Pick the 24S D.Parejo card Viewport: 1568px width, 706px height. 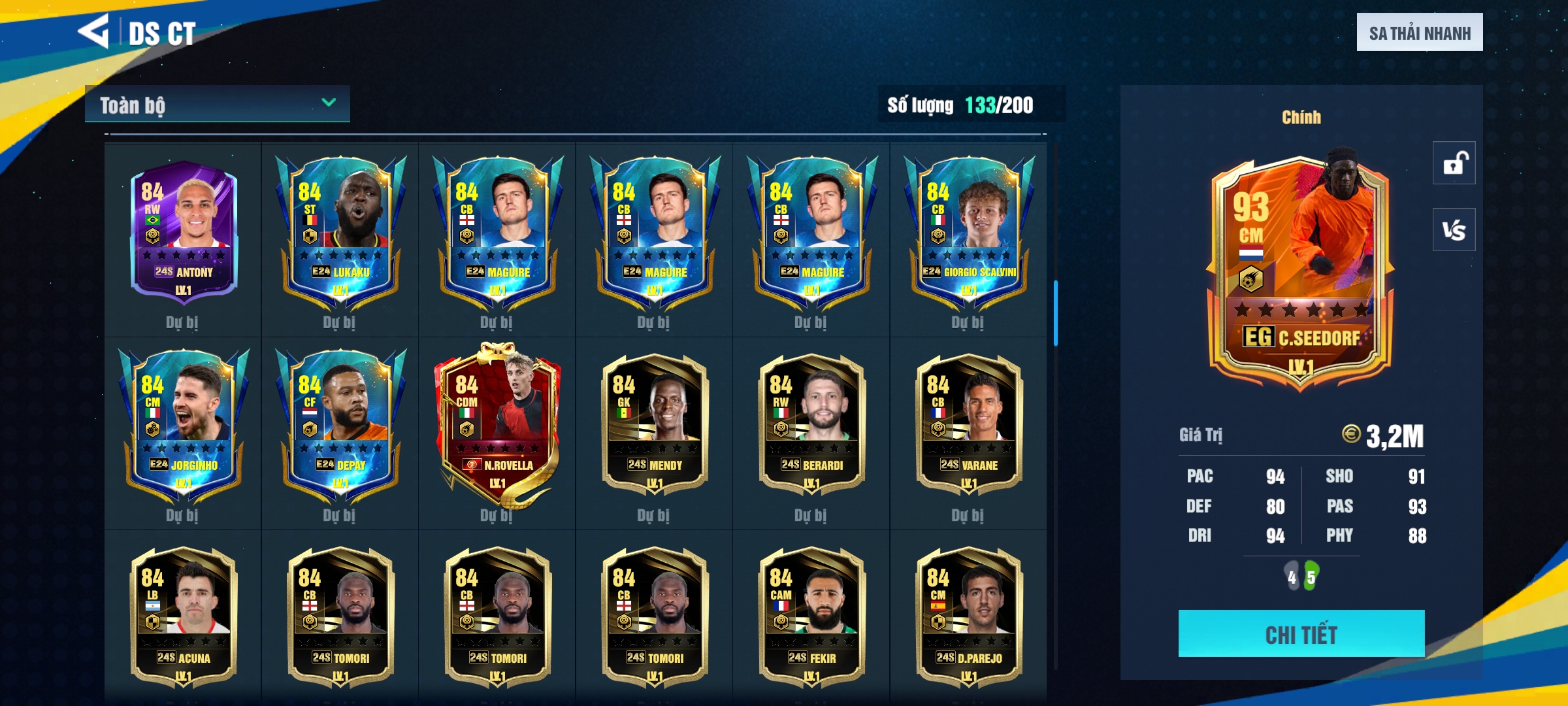point(969,618)
